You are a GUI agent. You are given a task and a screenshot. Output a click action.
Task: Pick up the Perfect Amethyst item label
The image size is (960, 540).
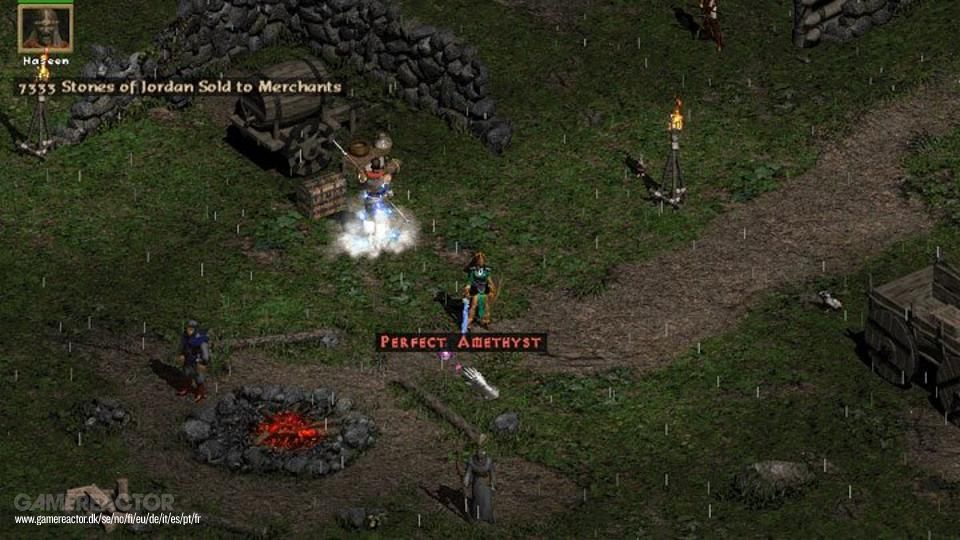coord(461,342)
